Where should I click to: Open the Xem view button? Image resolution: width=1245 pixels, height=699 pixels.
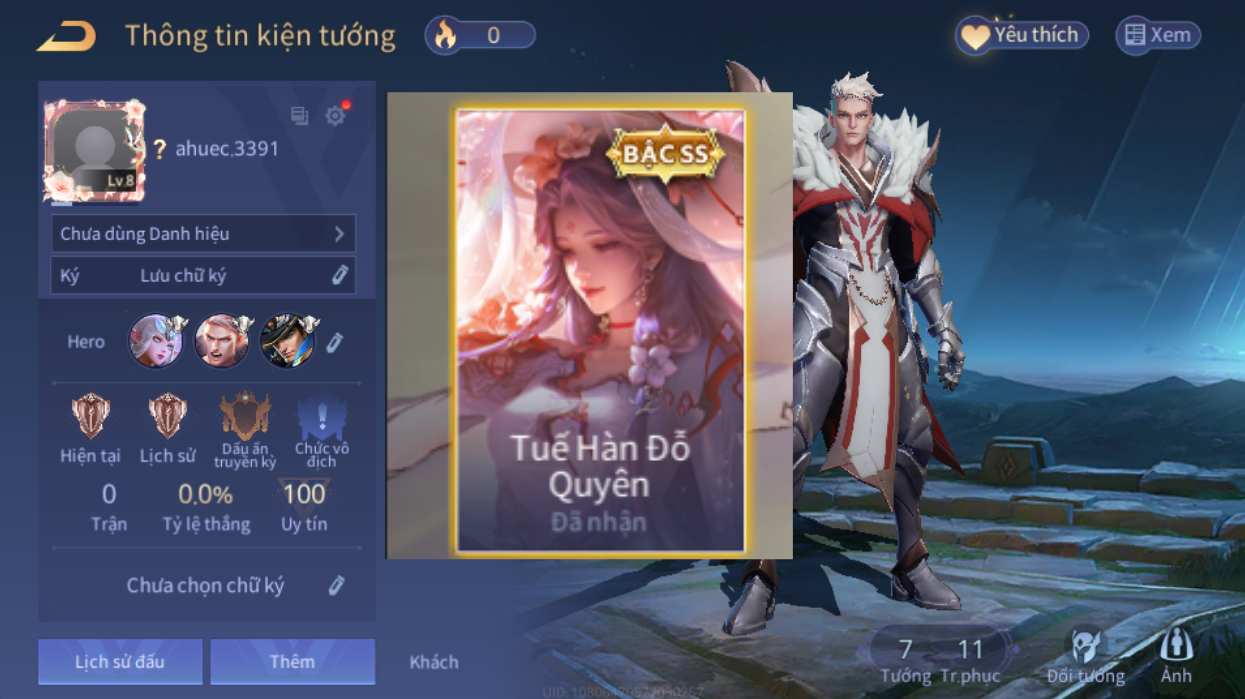click(x=1158, y=36)
